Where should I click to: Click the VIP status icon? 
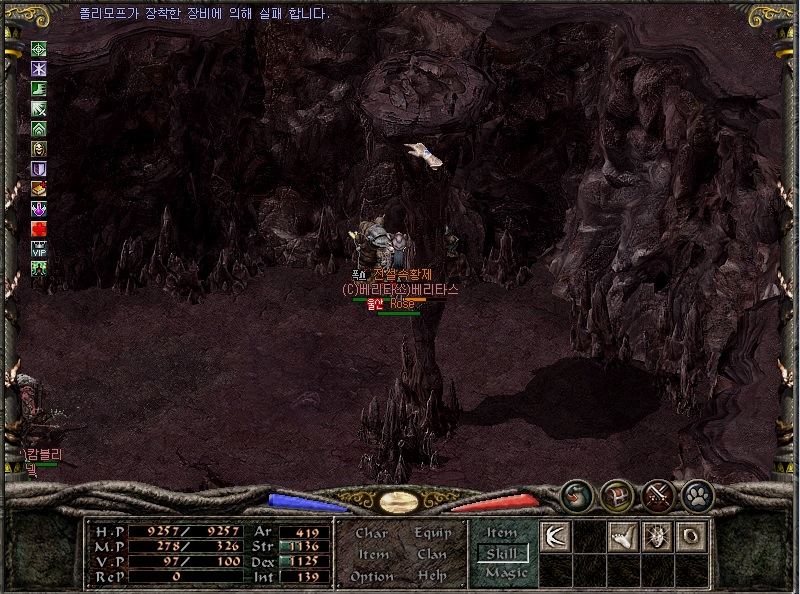(39, 248)
